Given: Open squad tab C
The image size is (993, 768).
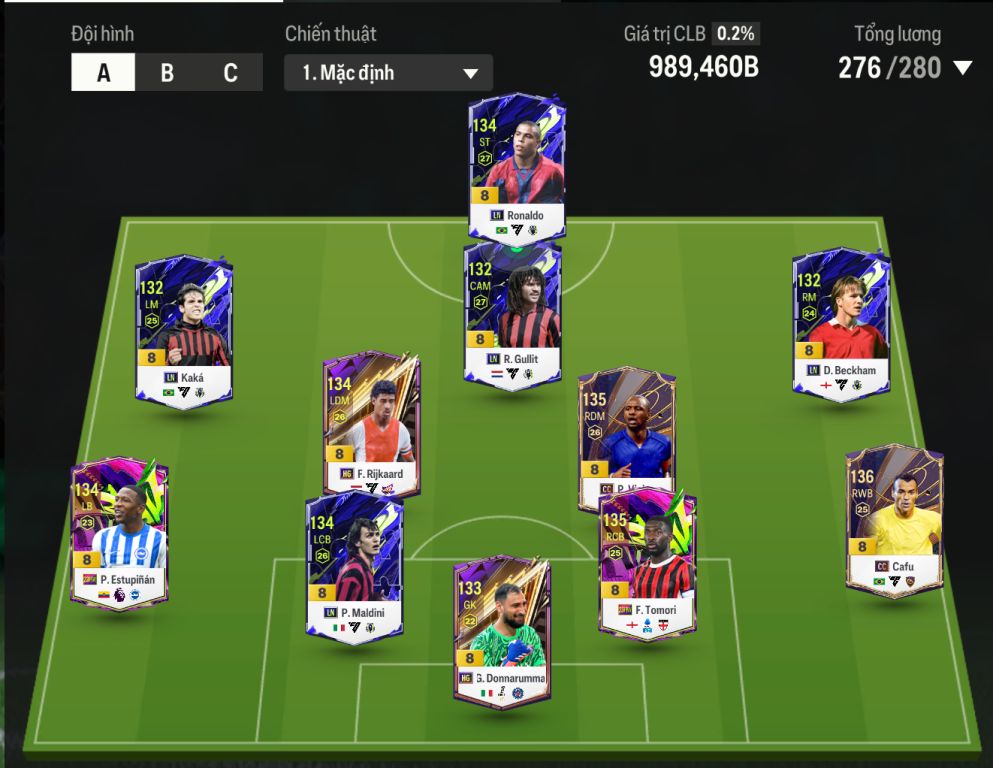Looking at the screenshot, I should coord(231,73).
